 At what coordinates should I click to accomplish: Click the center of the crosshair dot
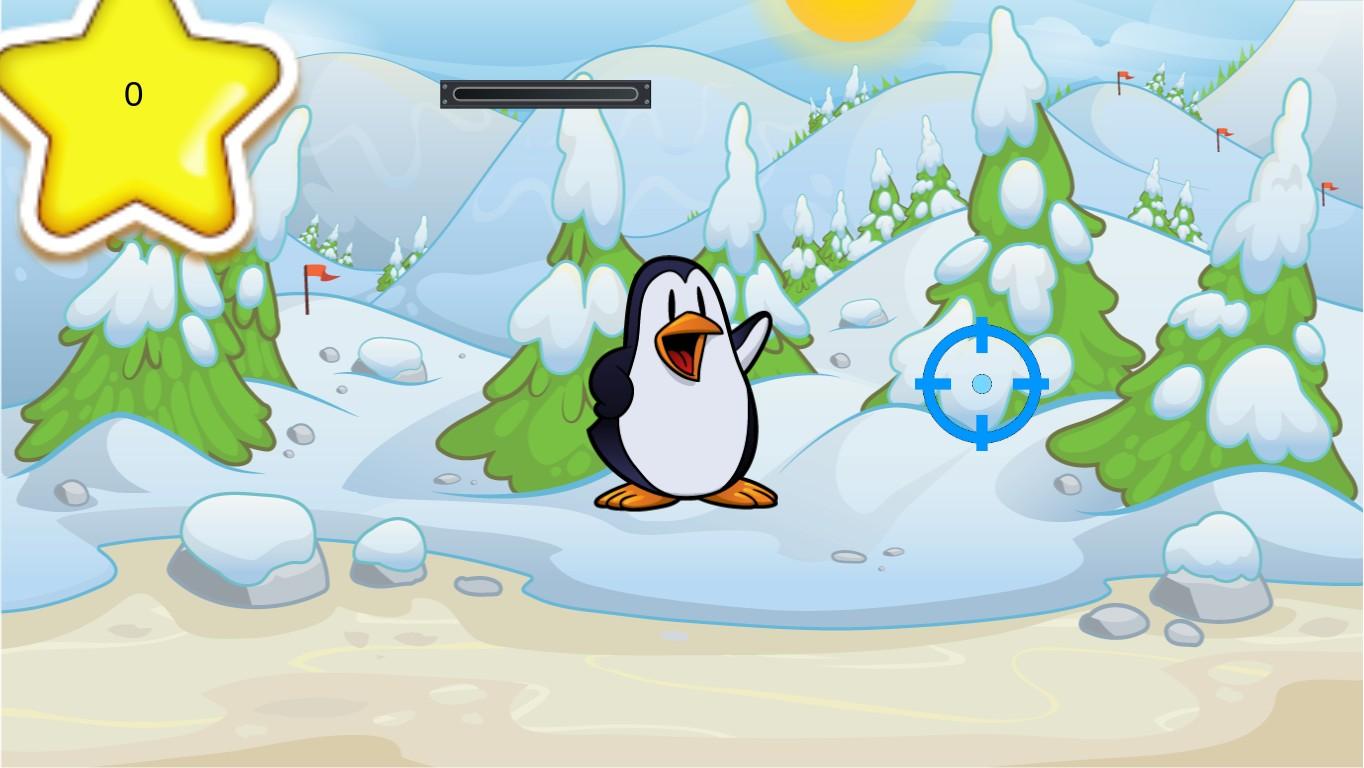click(981, 383)
